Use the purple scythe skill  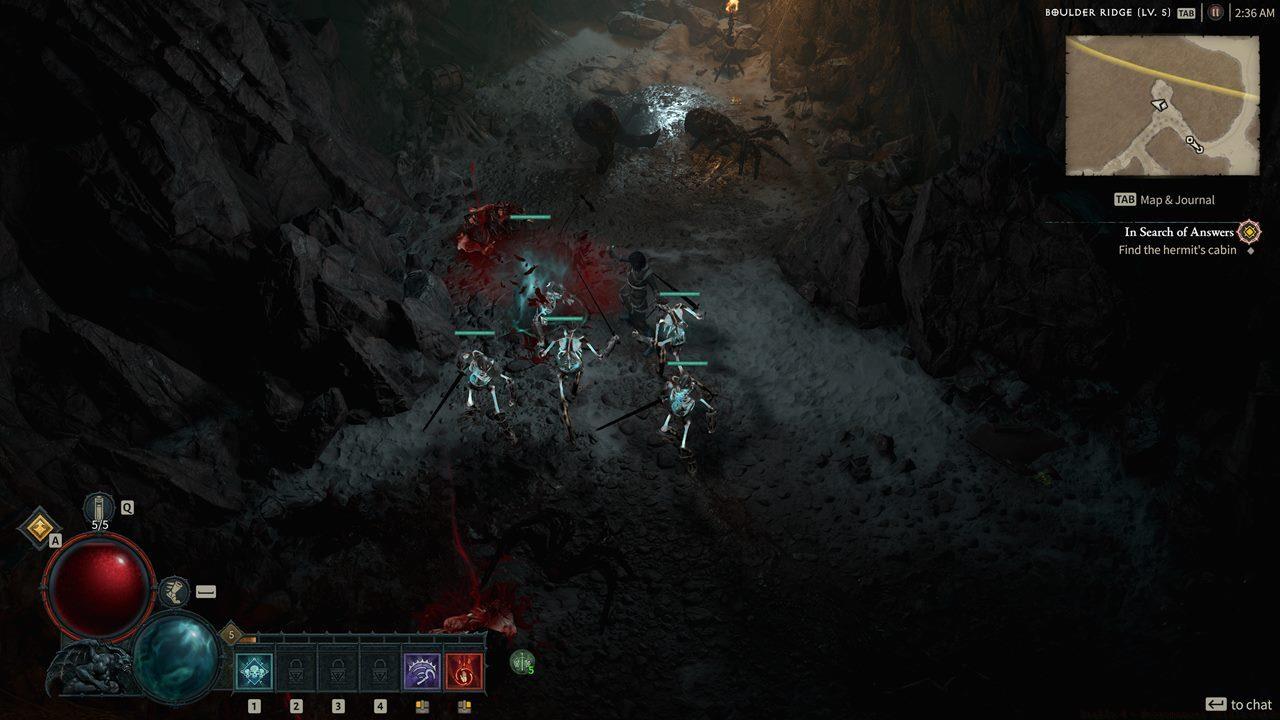422,671
